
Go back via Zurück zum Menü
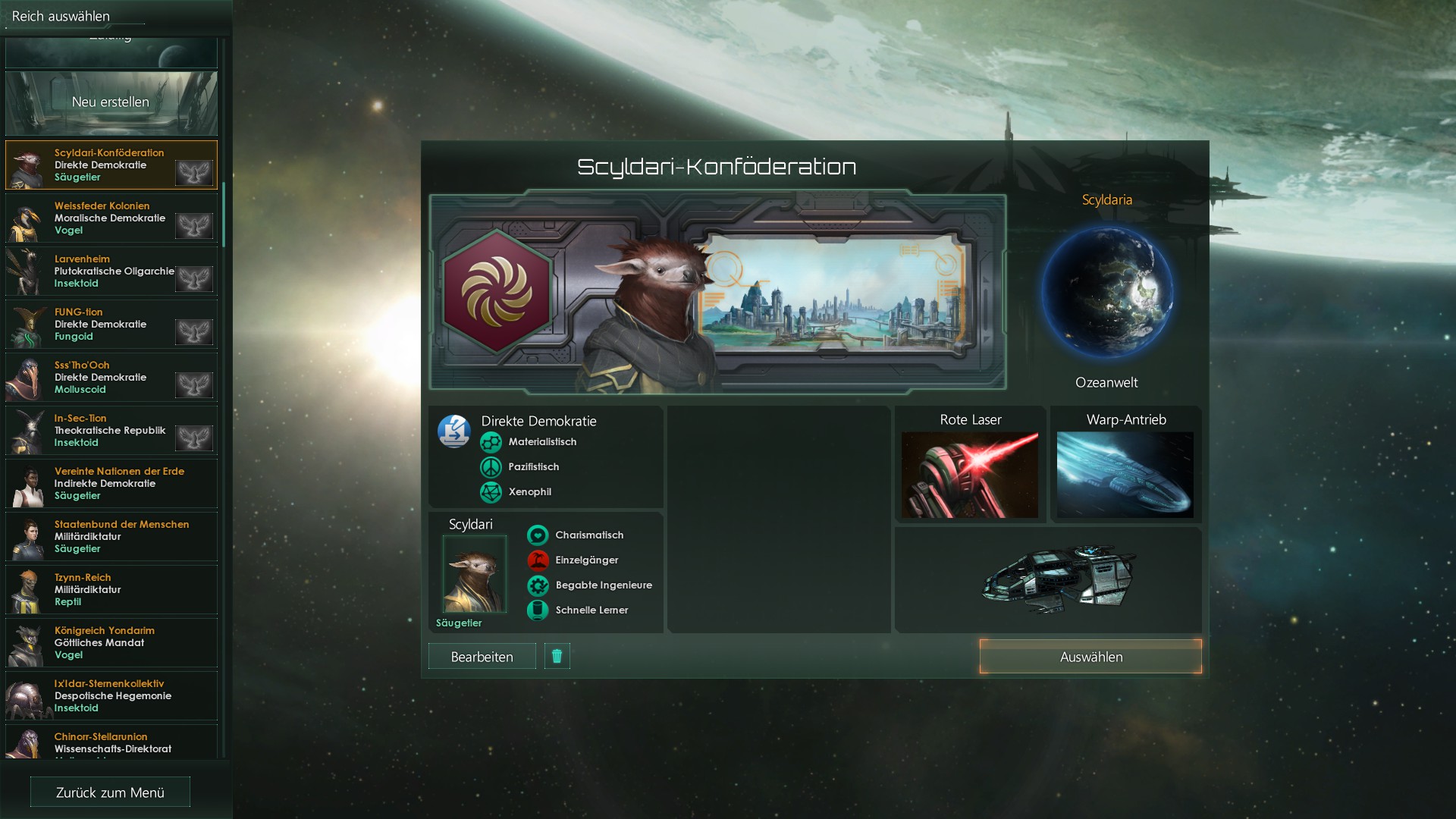pyautogui.click(x=110, y=792)
